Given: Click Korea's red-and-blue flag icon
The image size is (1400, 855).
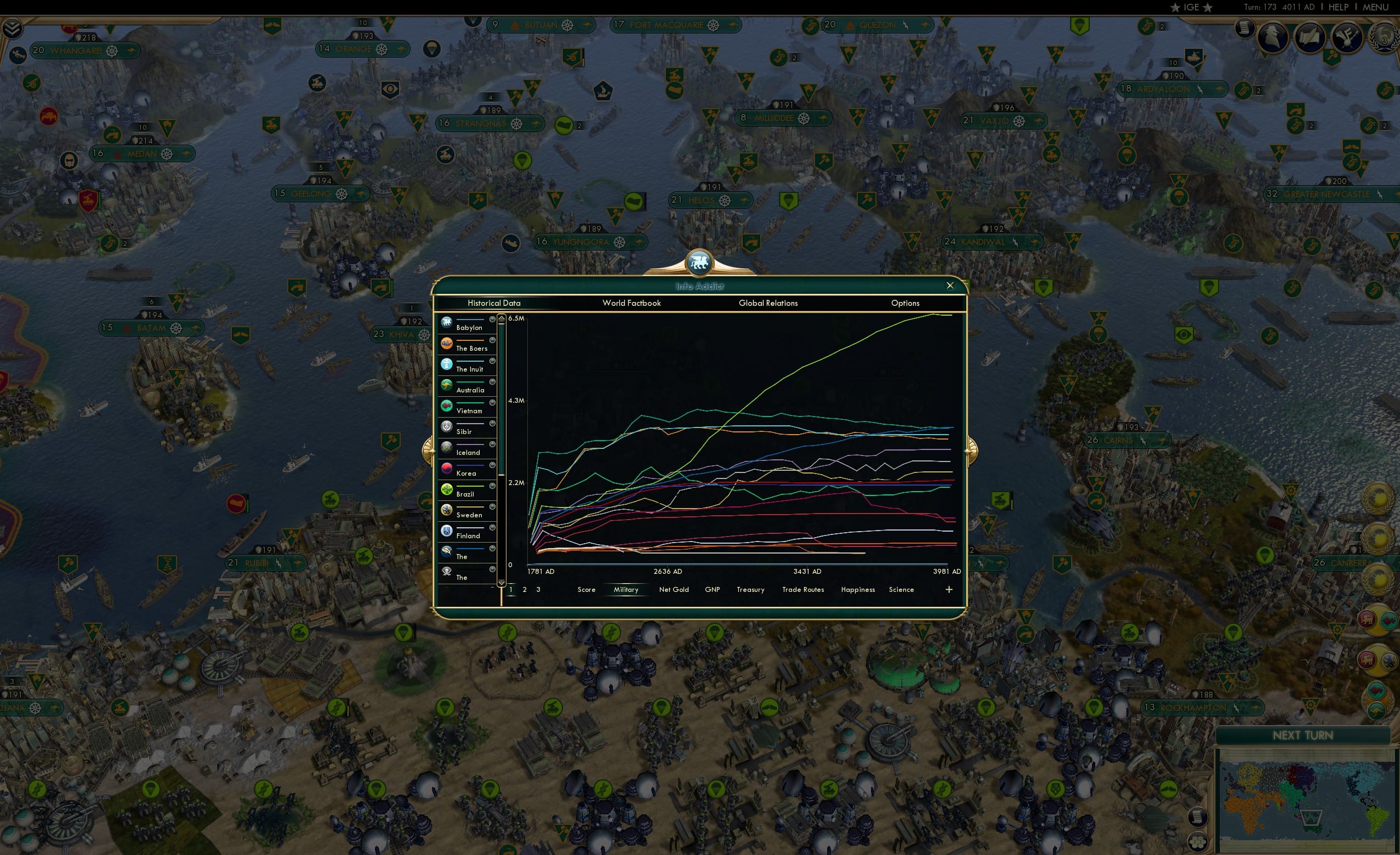Looking at the screenshot, I should [447, 467].
